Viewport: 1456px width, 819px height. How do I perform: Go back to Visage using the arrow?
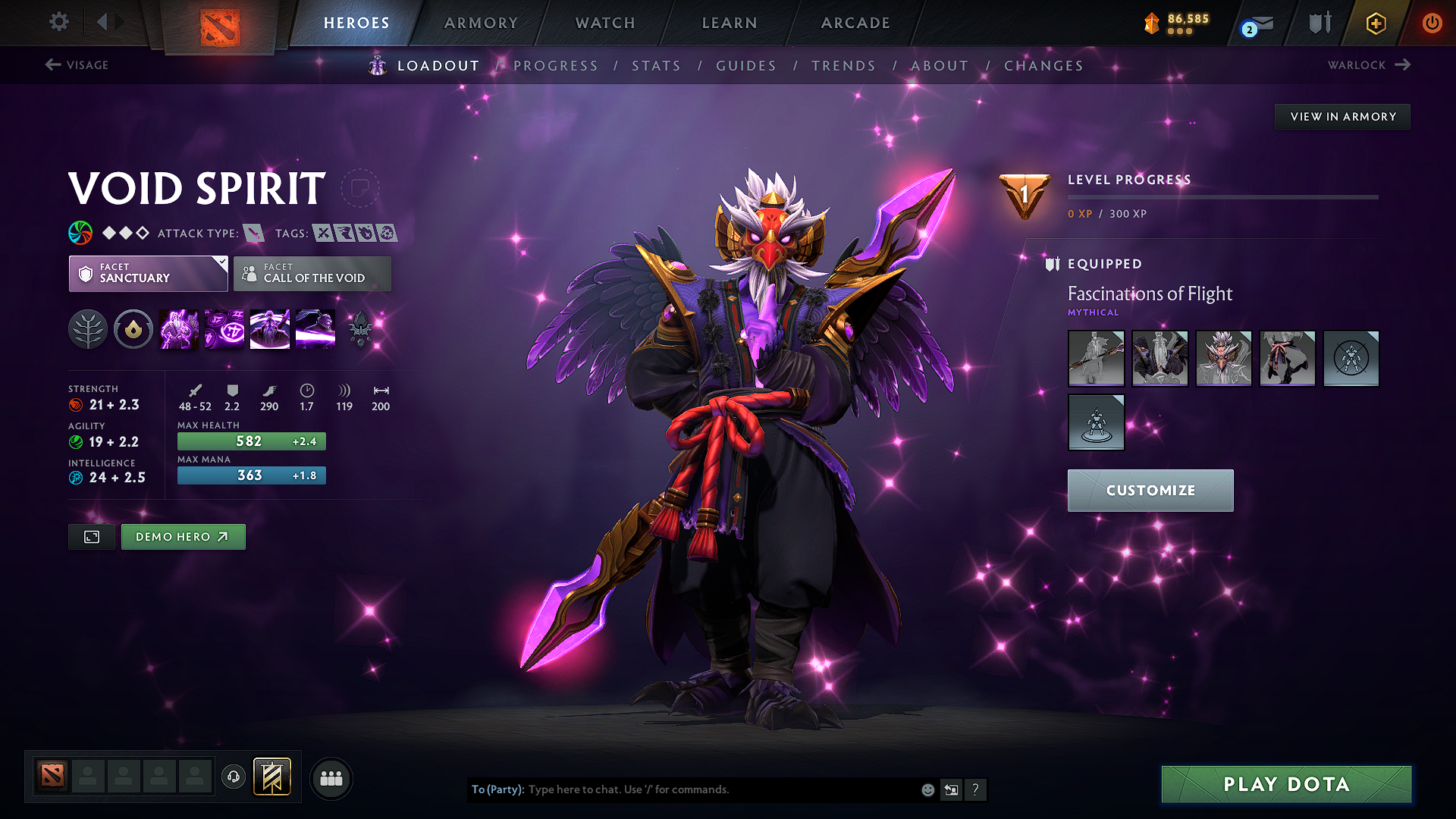(52, 65)
